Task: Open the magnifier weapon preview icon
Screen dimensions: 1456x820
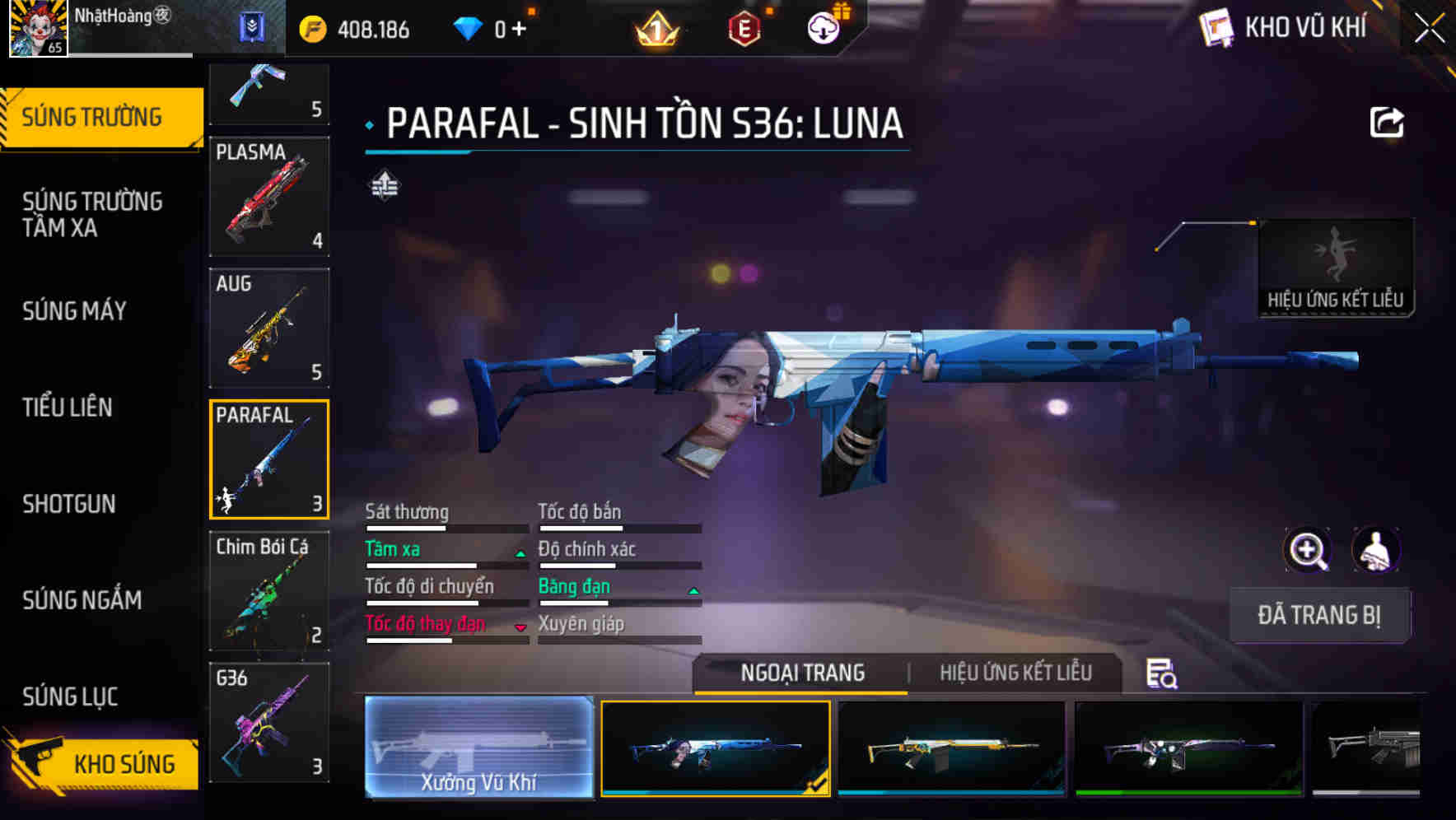Action: point(1308,550)
